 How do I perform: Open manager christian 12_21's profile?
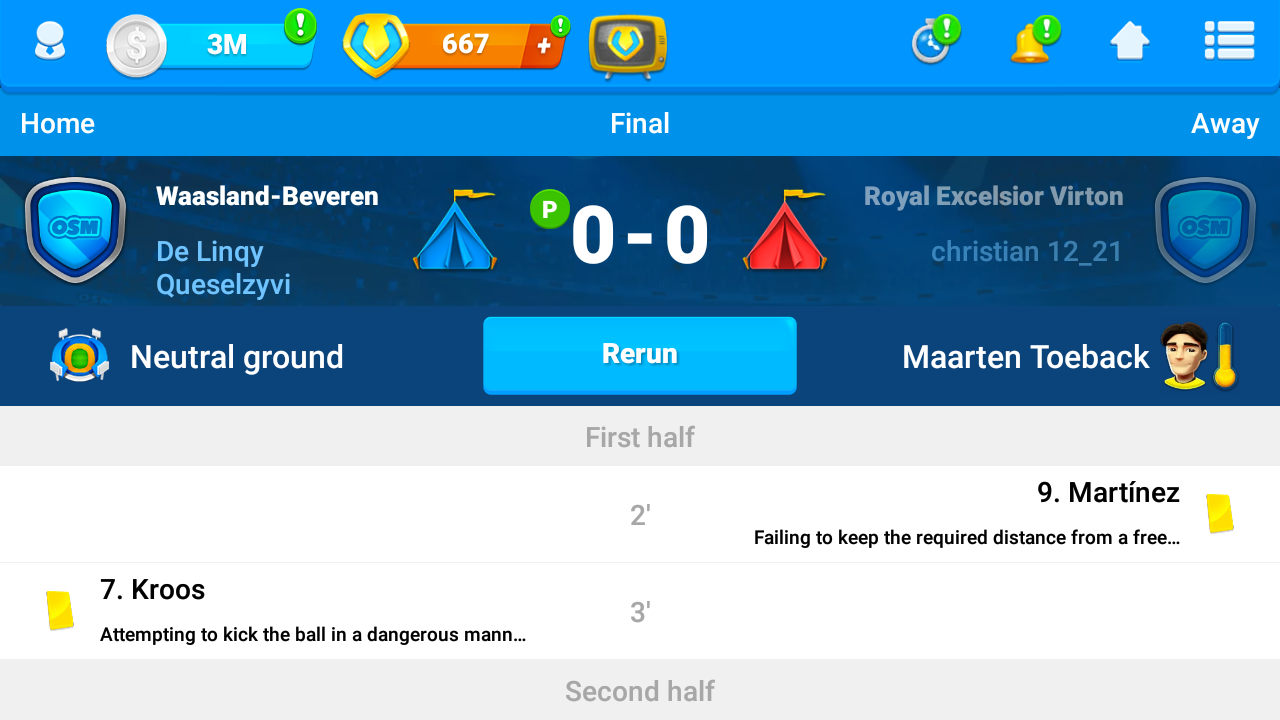click(1026, 251)
